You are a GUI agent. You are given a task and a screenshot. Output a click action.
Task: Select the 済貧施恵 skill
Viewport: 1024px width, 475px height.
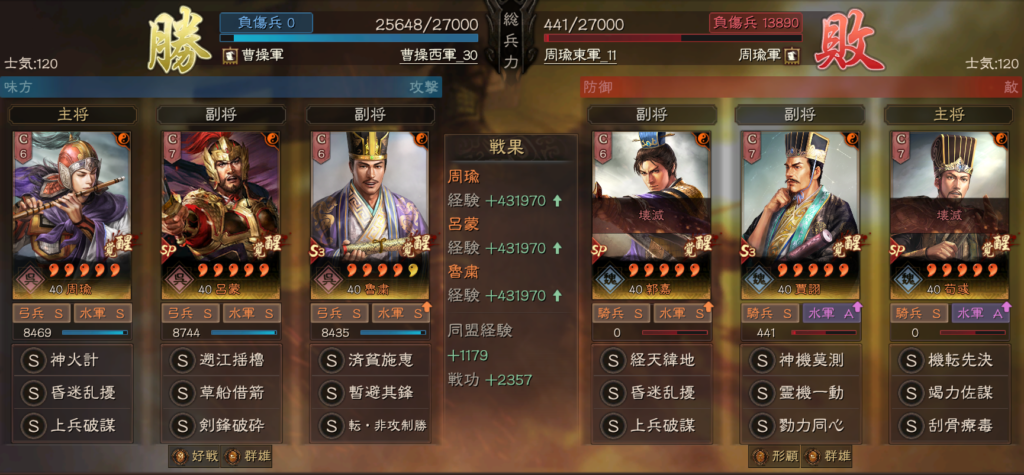click(370, 359)
